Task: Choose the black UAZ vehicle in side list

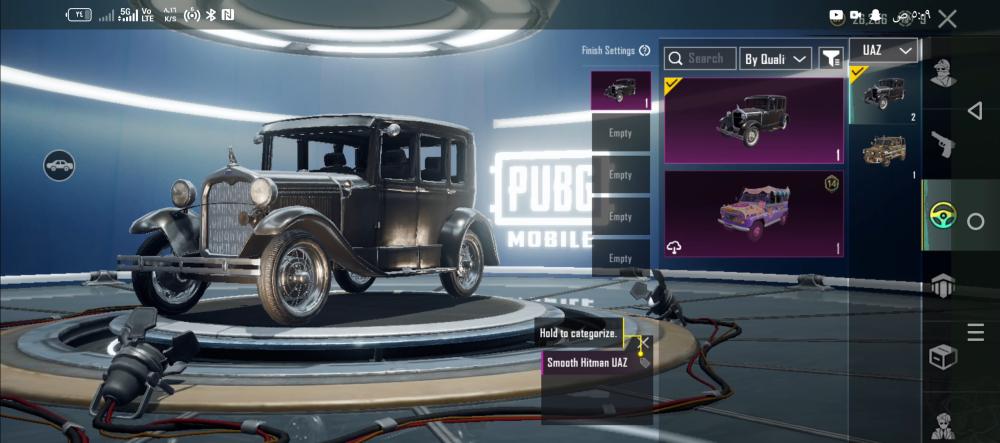Action: point(884,95)
